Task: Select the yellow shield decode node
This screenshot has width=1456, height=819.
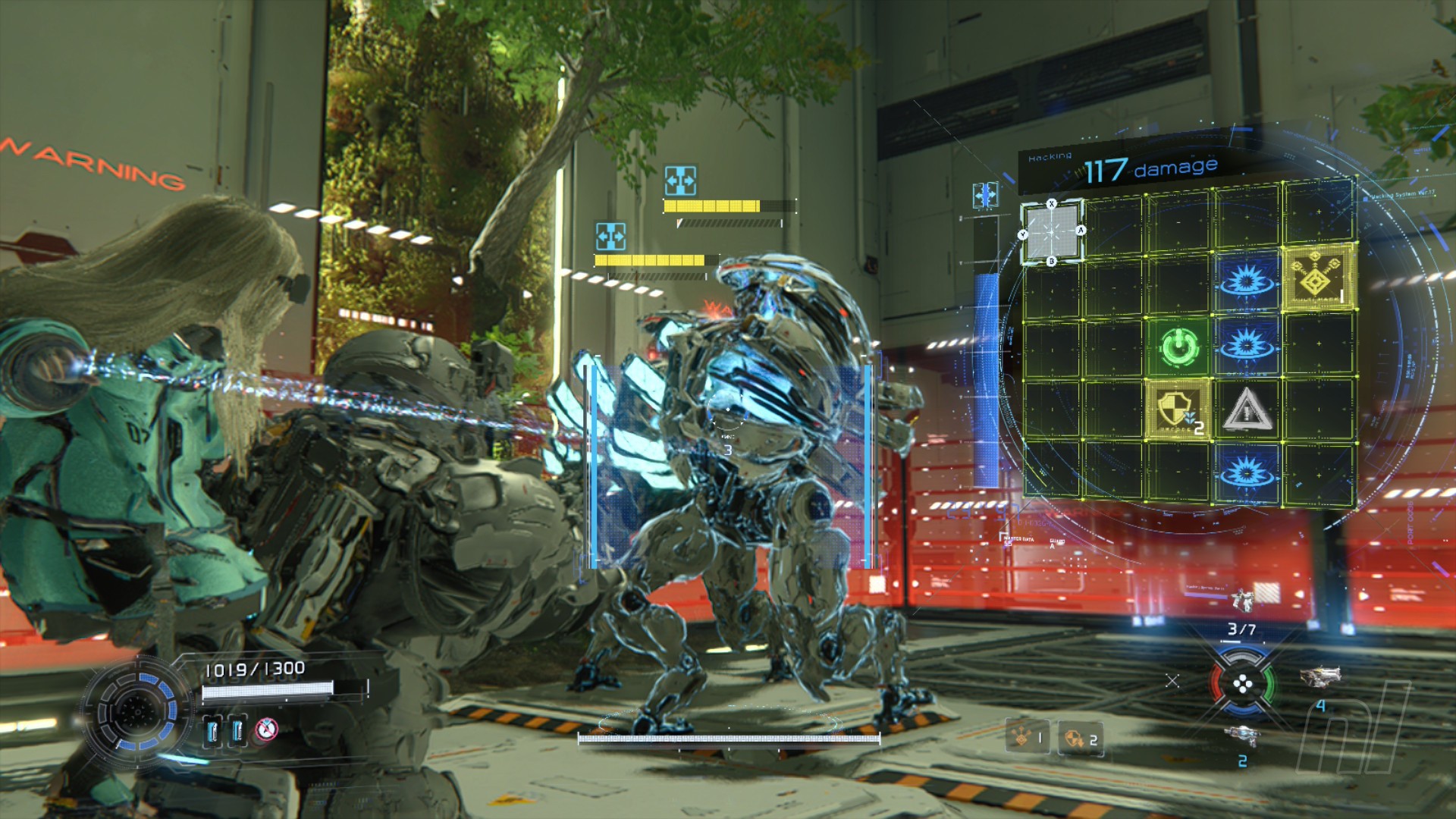Action: (x=1177, y=410)
